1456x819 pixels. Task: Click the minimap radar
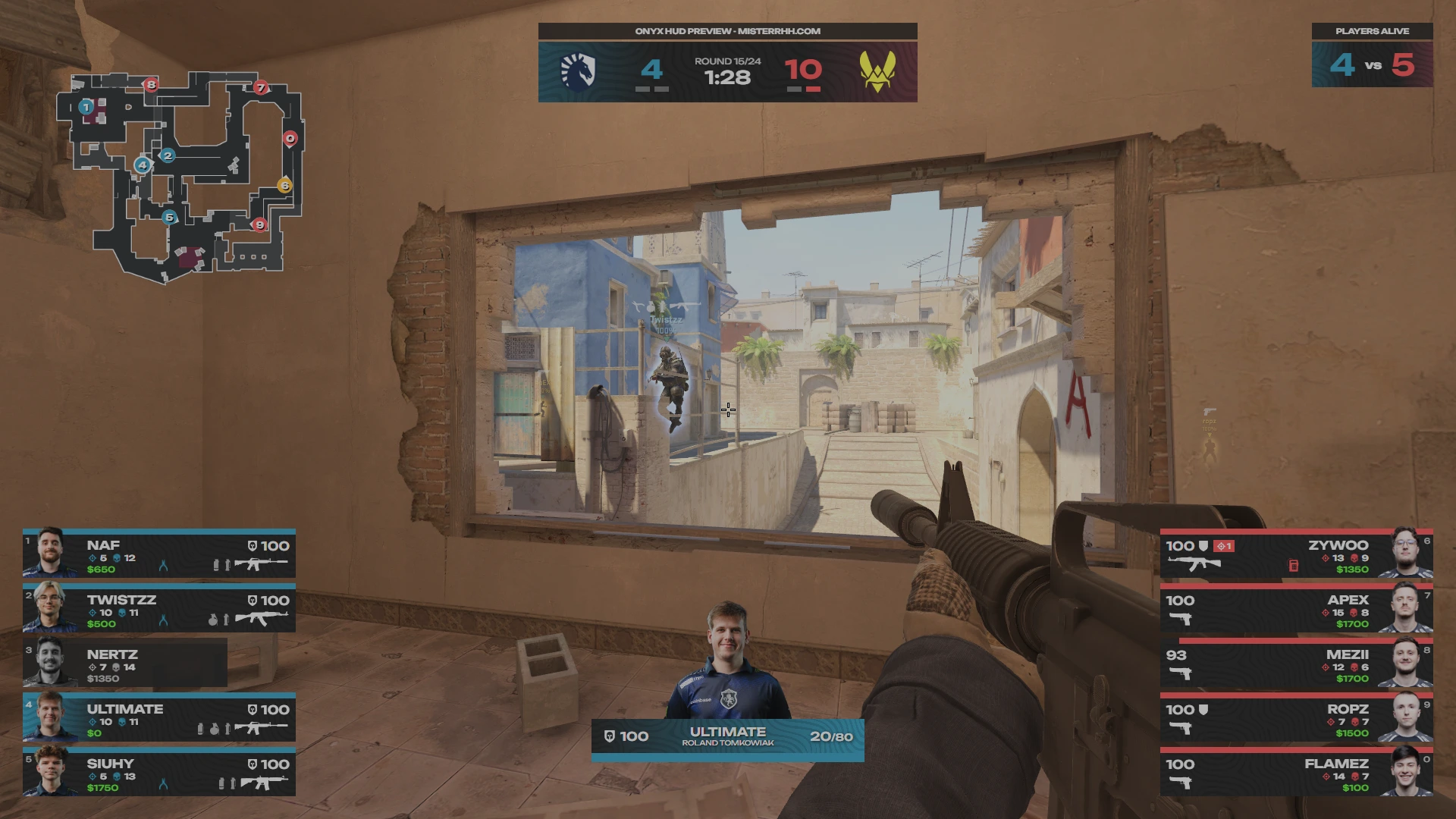tap(182, 178)
